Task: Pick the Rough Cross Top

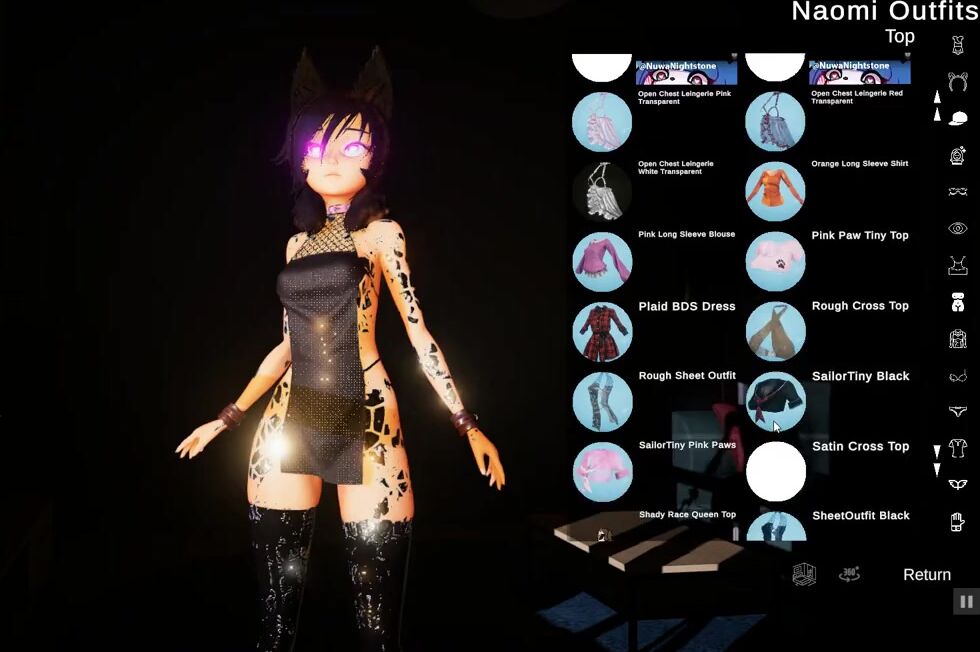Action: click(x=775, y=332)
